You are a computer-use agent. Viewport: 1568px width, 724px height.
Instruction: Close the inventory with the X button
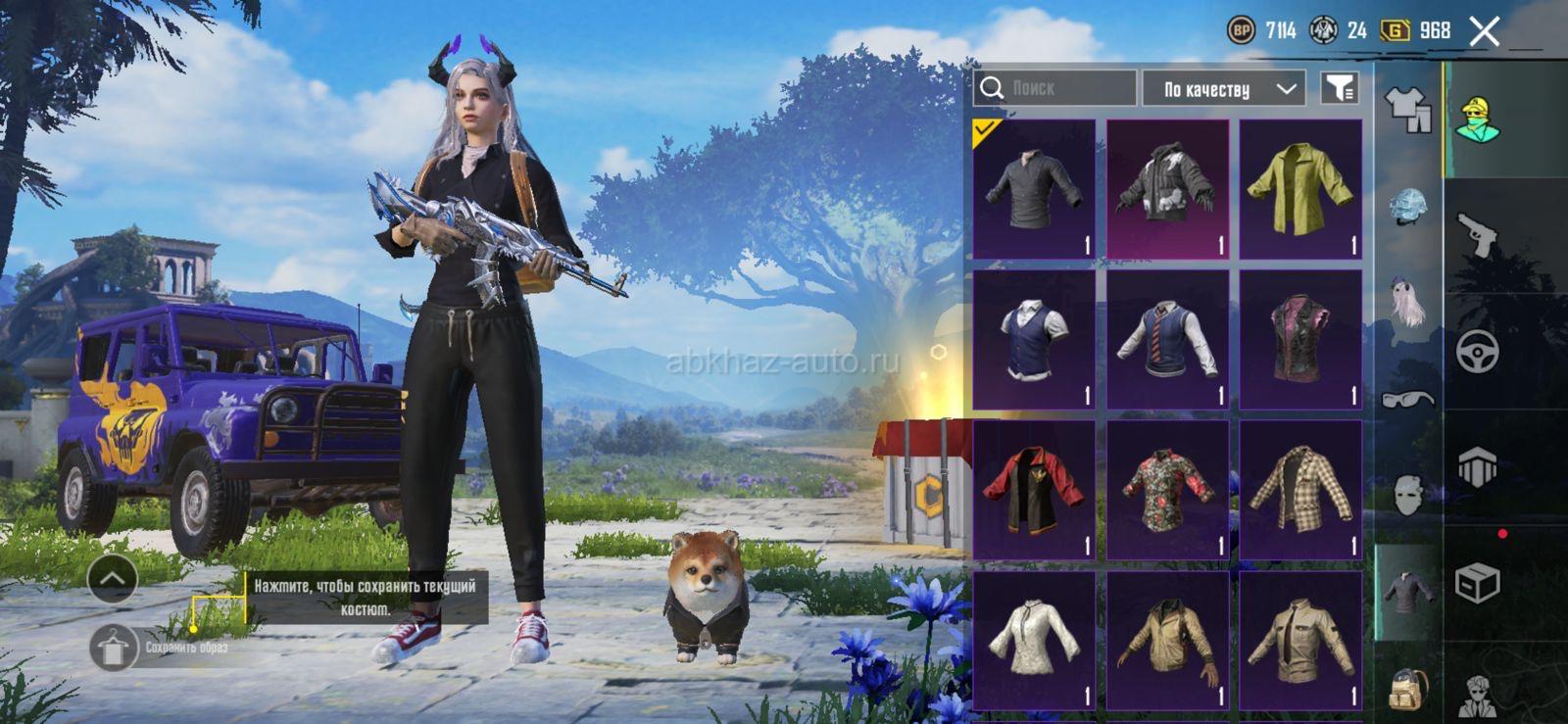pos(1484,31)
